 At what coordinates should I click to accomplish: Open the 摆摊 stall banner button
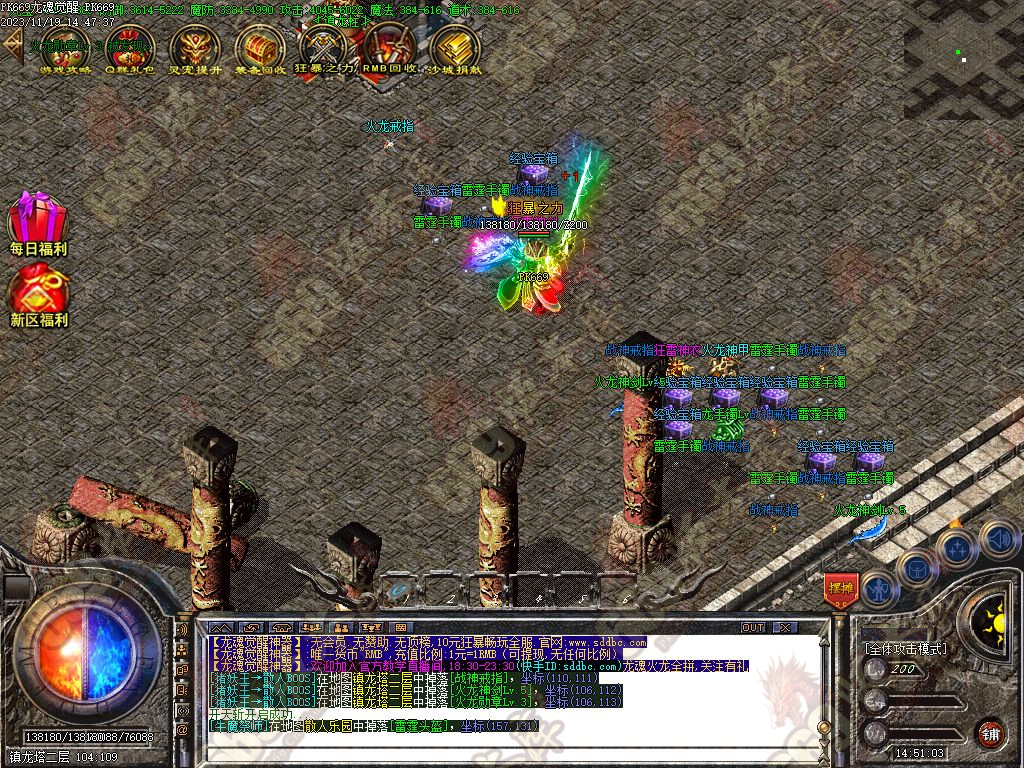[x=840, y=589]
